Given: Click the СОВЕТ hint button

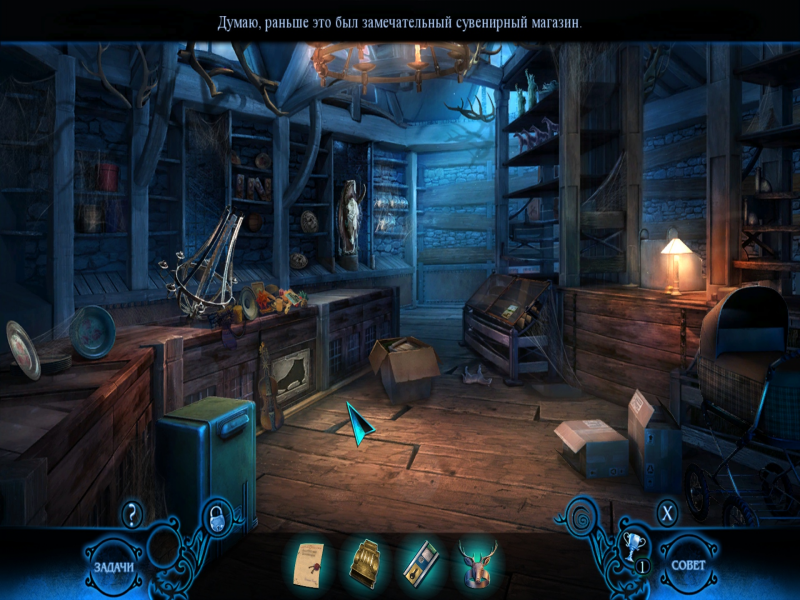Looking at the screenshot, I should click(688, 565).
